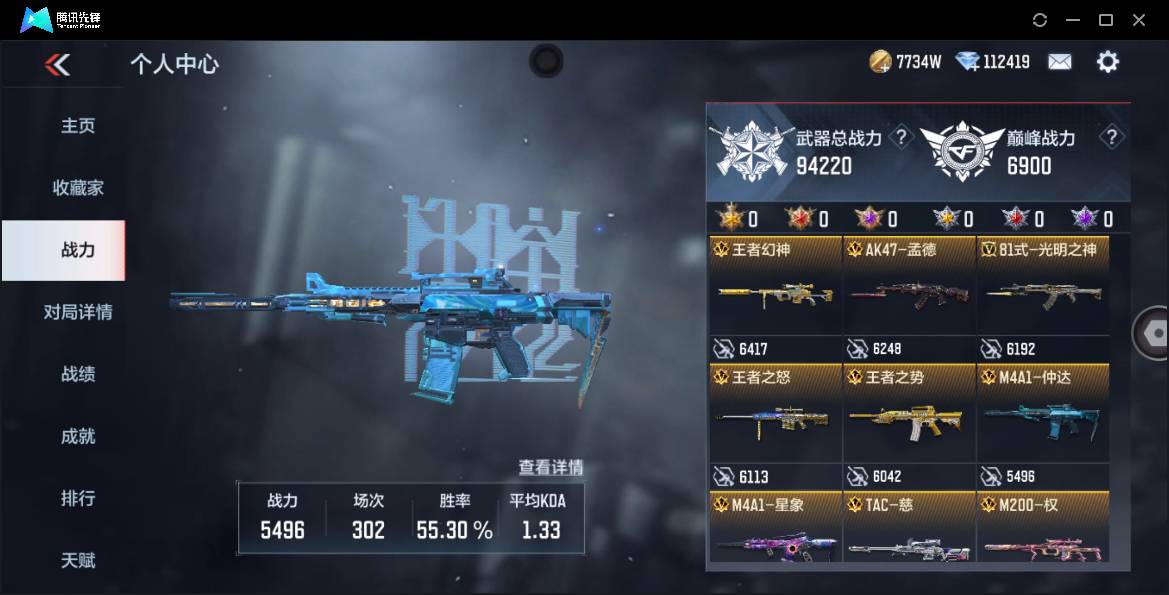Viewport: 1169px width, 595px height.
Task: Select the 81式-光明之神 weapon card
Action: coord(1043,296)
